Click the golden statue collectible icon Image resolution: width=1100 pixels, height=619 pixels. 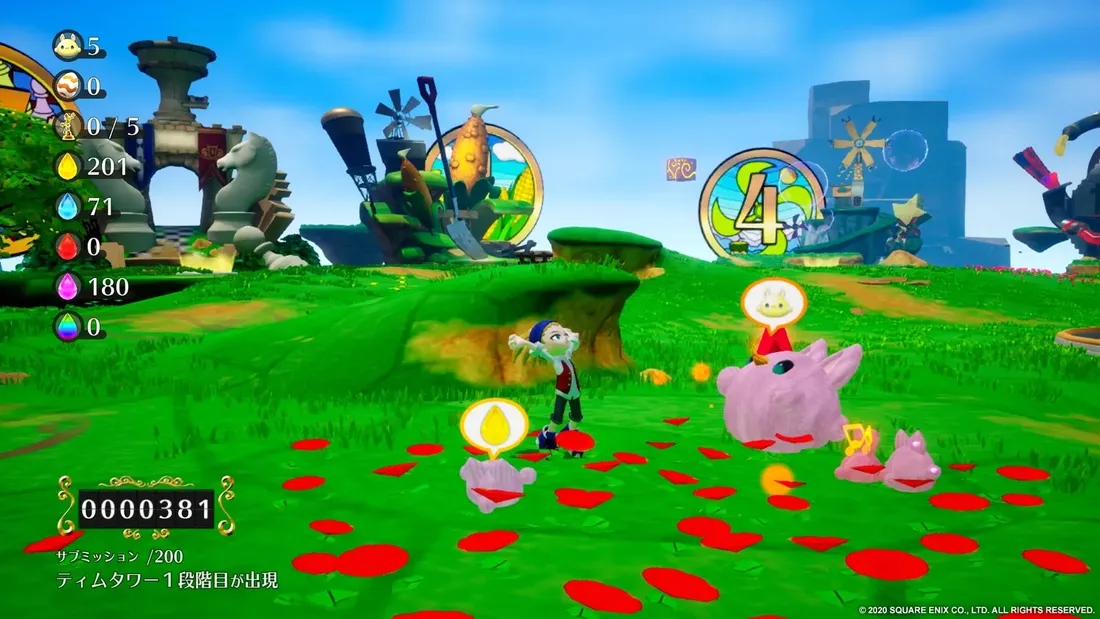click(x=68, y=126)
